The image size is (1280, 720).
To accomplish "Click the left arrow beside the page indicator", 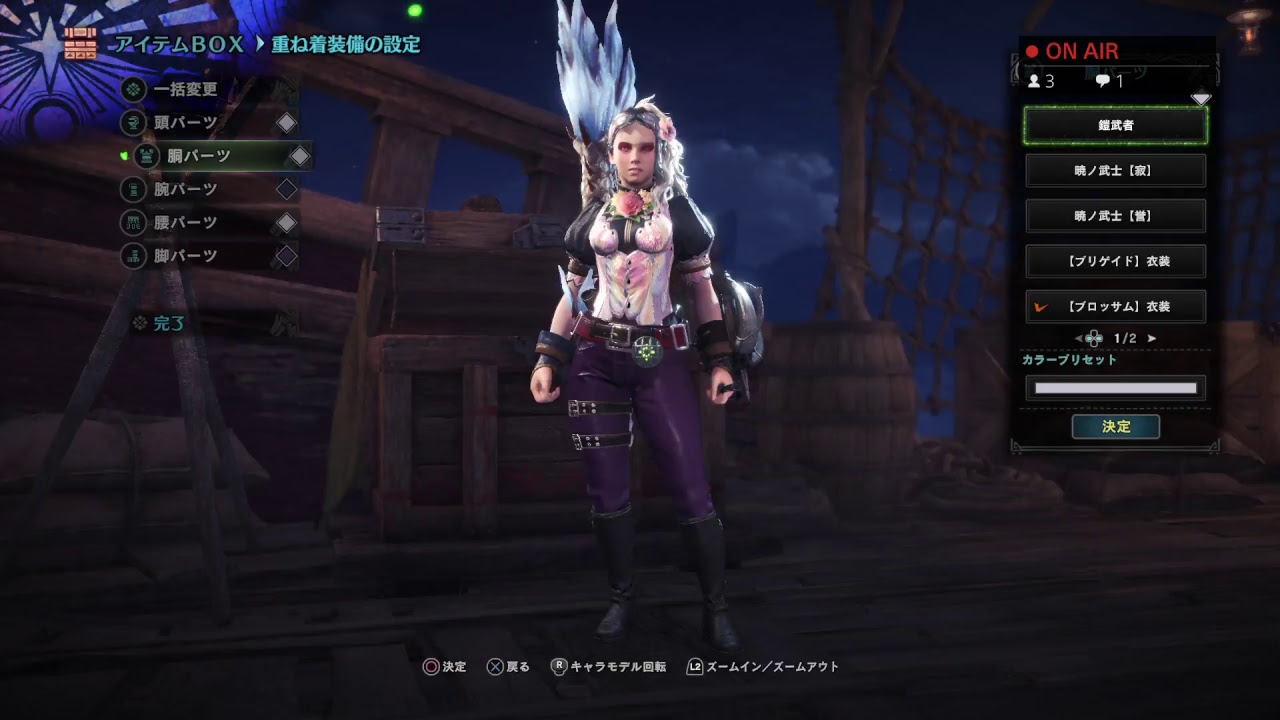I will 1078,337.
